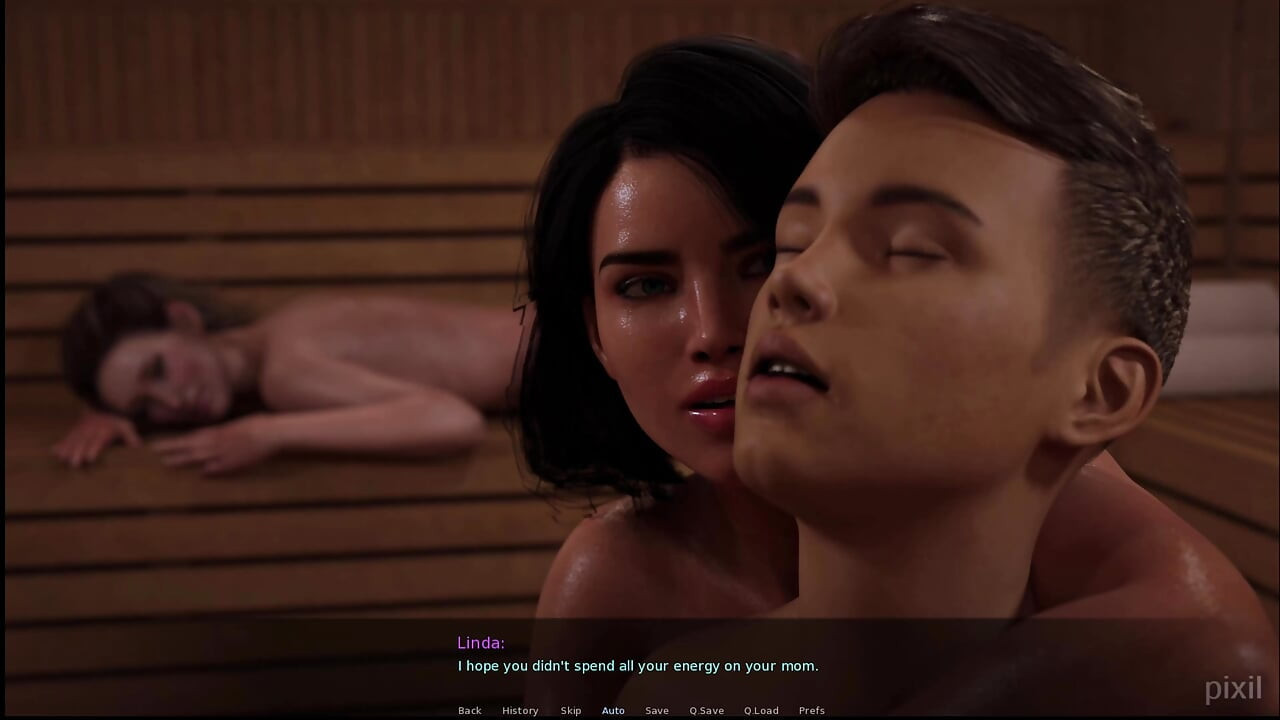This screenshot has height=720, width=1280.
Task: Toggle Auto dialogue advance
Action: [613, 711]
